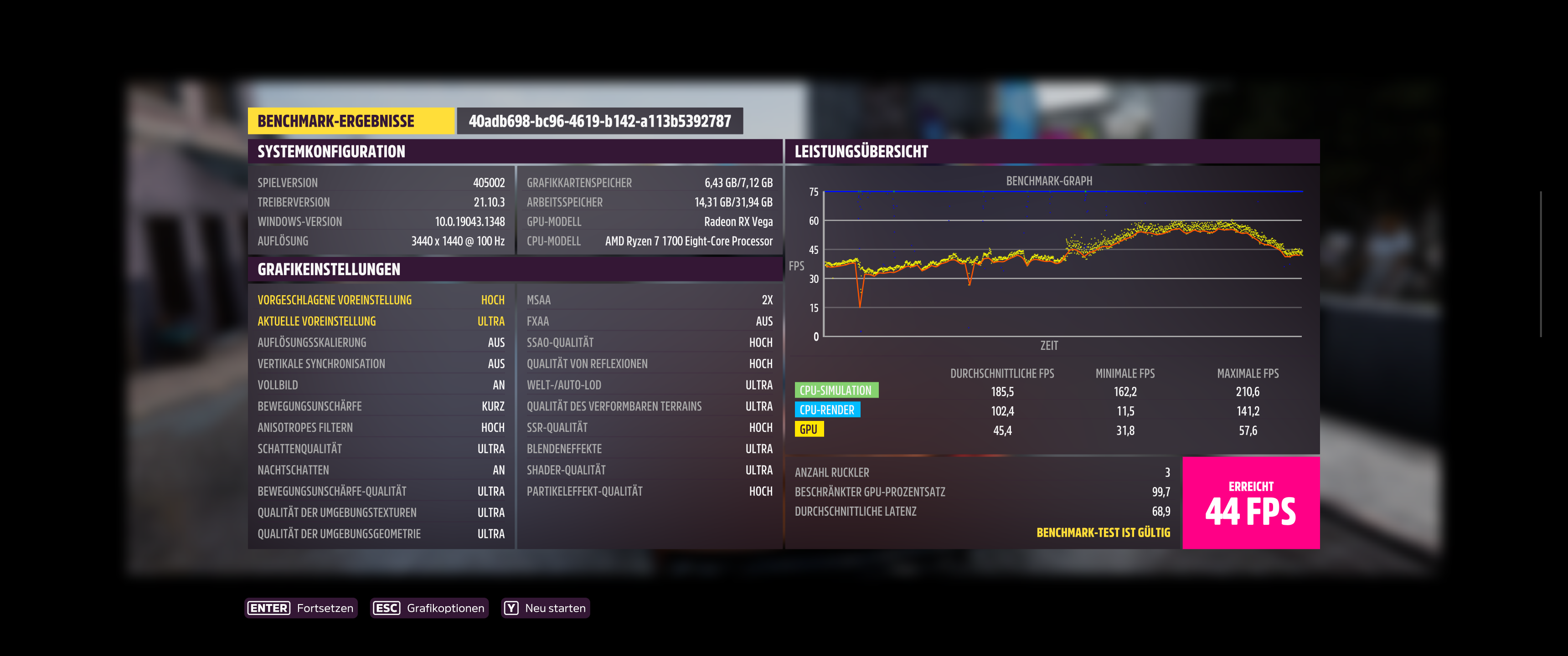Select the LEISTUNGSÜBERSICHT section header
This screenshot has height=656, width=1568.
861,152
